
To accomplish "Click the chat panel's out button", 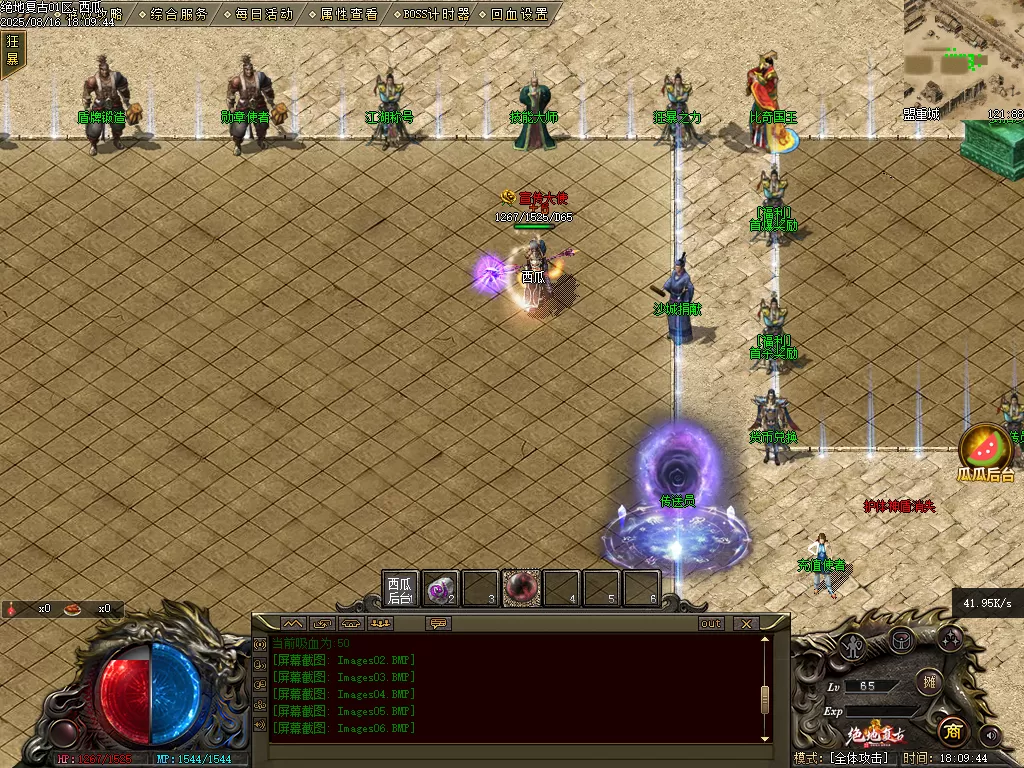I will [711, 623].
